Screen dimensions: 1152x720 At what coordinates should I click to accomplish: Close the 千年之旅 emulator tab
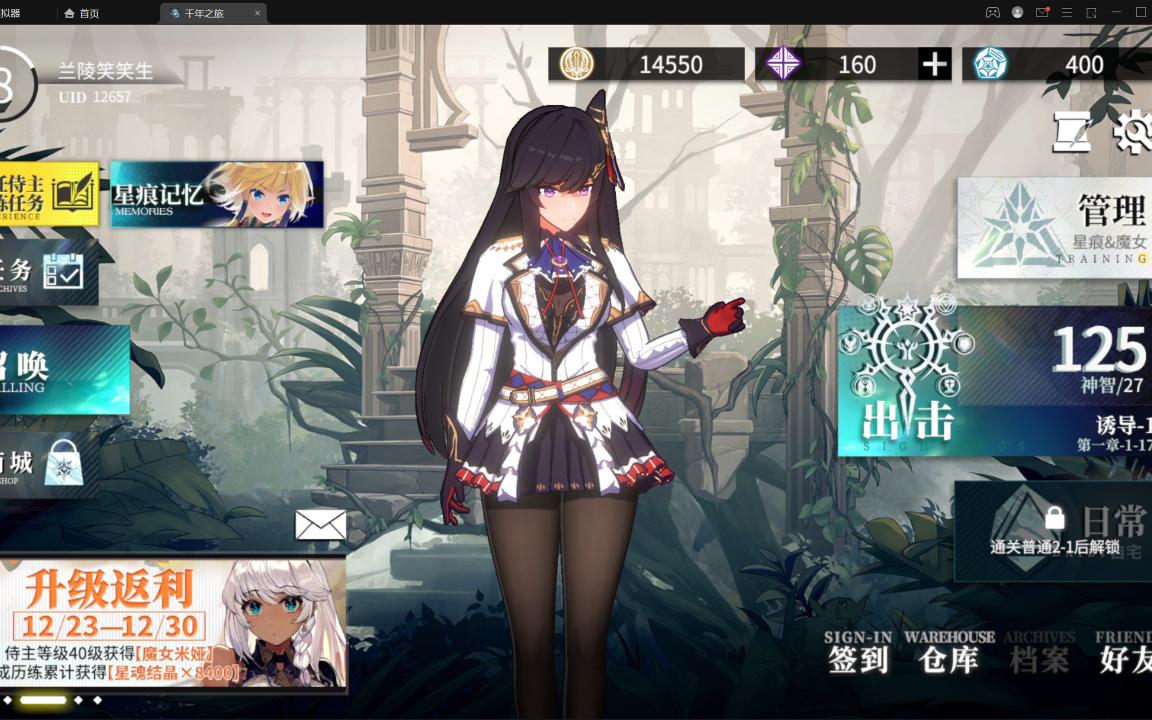click(x=257, y=13)
